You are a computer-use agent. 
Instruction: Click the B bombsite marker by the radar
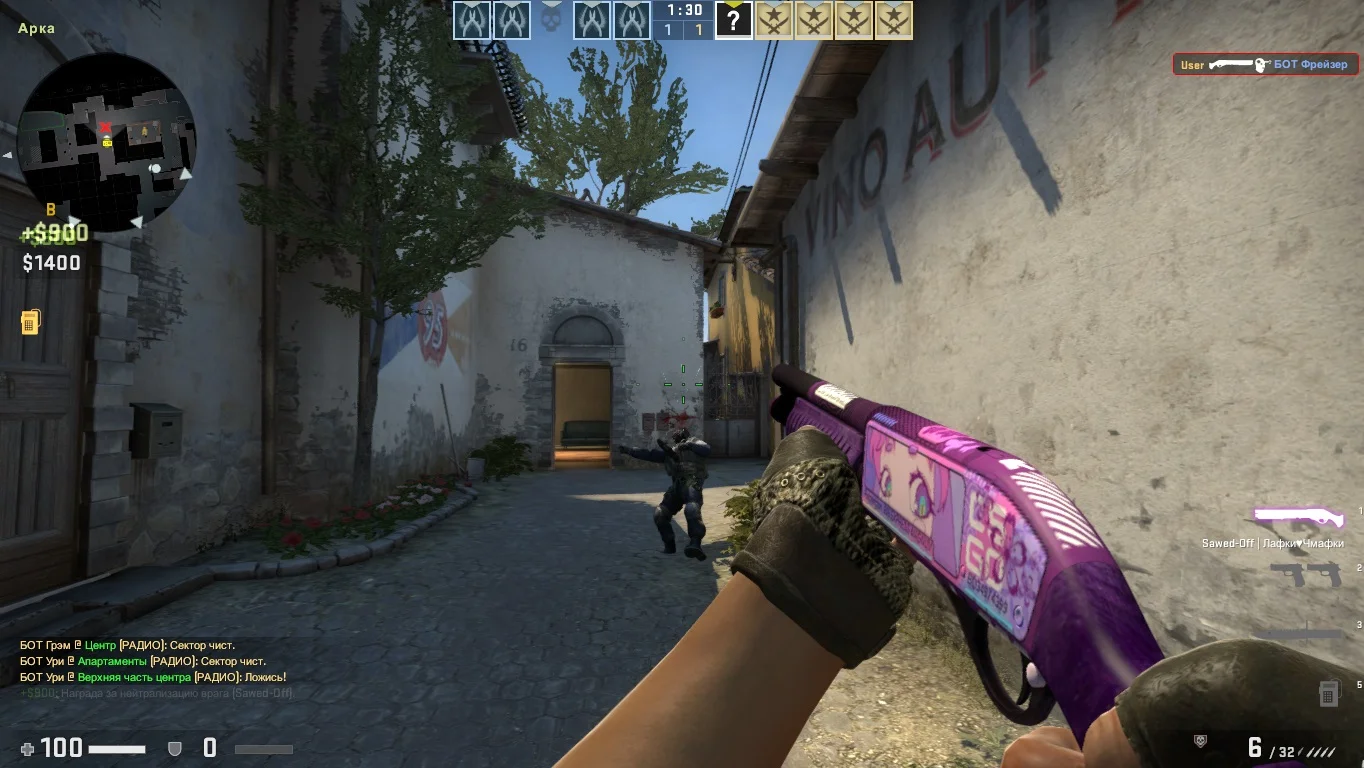pyautogui.click(x=51, y=209)
